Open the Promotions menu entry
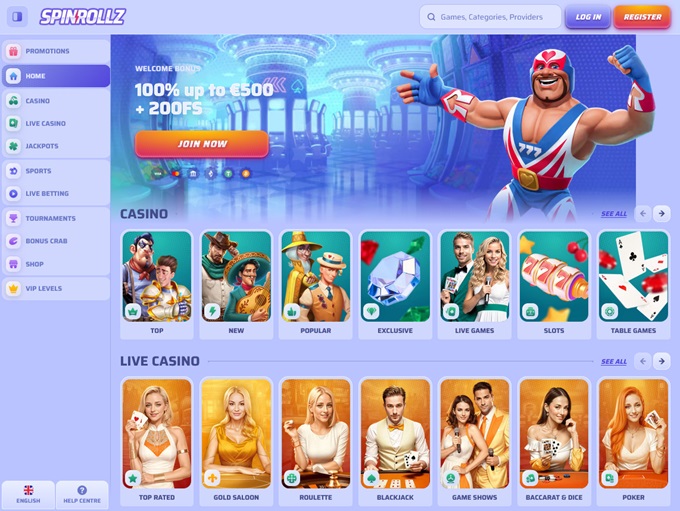This screenshot has width=680, height=511. 55,51
